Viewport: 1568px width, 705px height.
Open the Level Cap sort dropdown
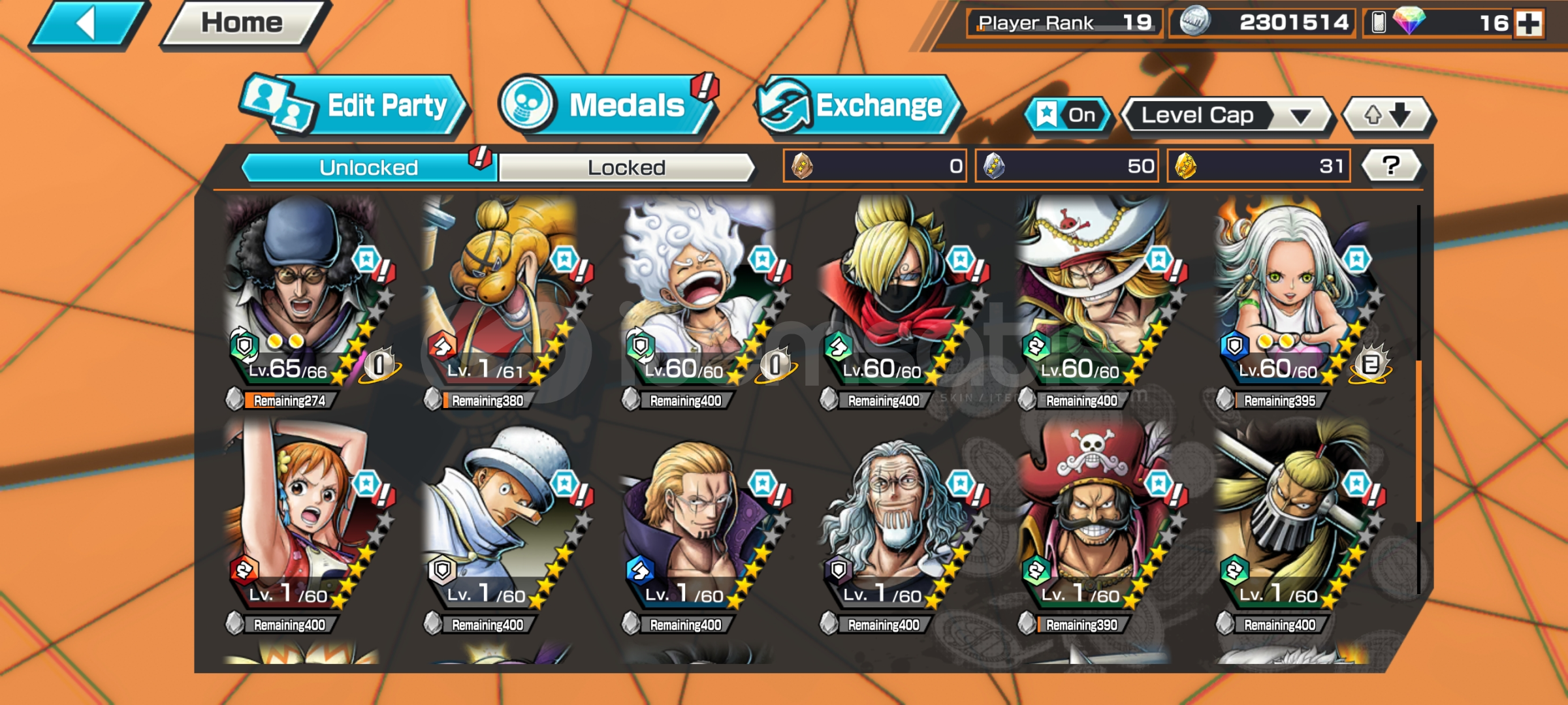(x=1226, y=116)
